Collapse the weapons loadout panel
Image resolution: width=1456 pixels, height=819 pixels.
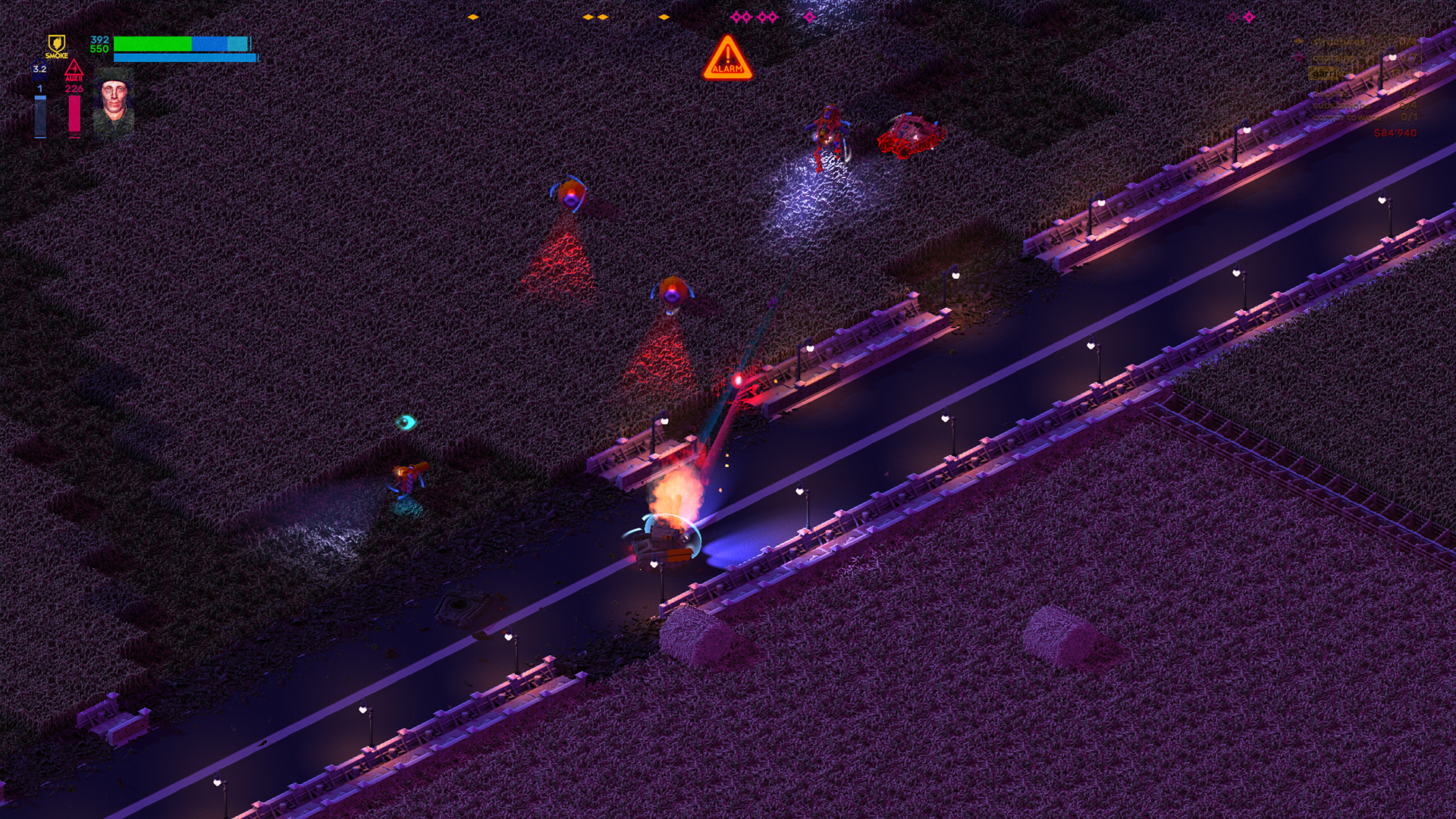[57, 91]
